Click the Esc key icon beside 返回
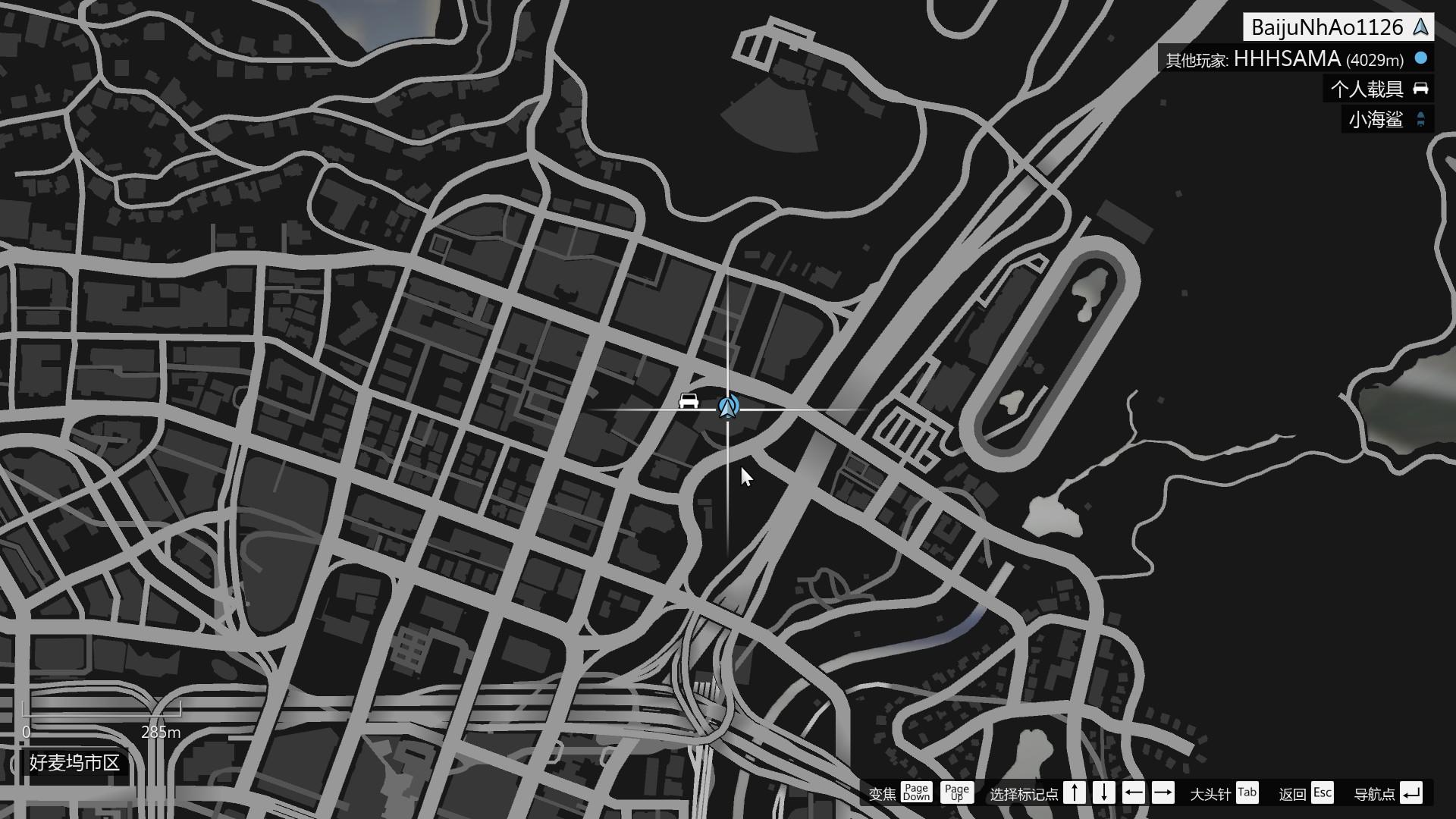Screen dimensions: 1456x819 point(1323,793)
